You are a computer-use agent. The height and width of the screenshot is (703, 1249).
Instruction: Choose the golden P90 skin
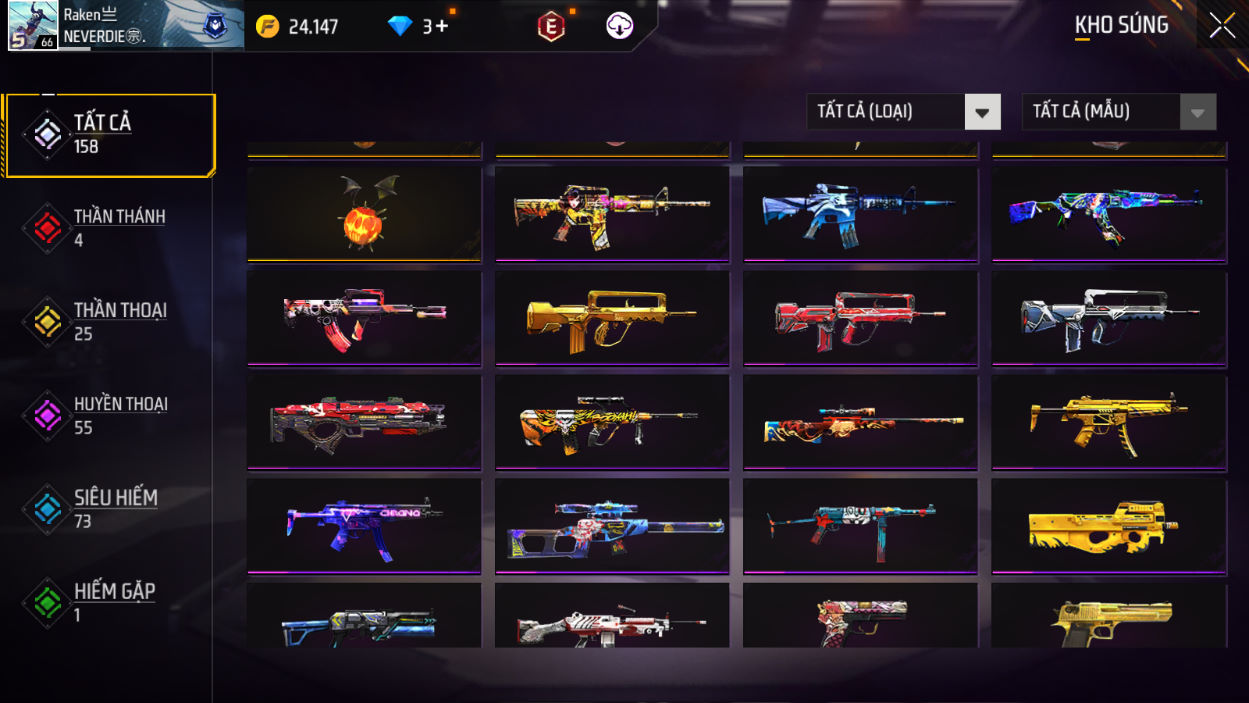1108,526
